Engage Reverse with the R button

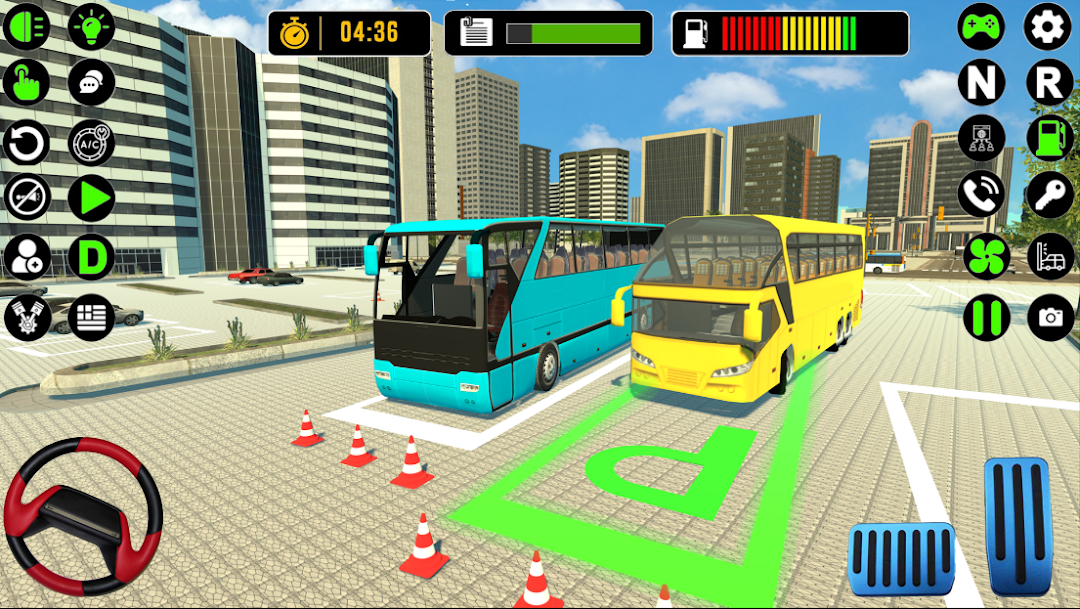(1049, 83)
